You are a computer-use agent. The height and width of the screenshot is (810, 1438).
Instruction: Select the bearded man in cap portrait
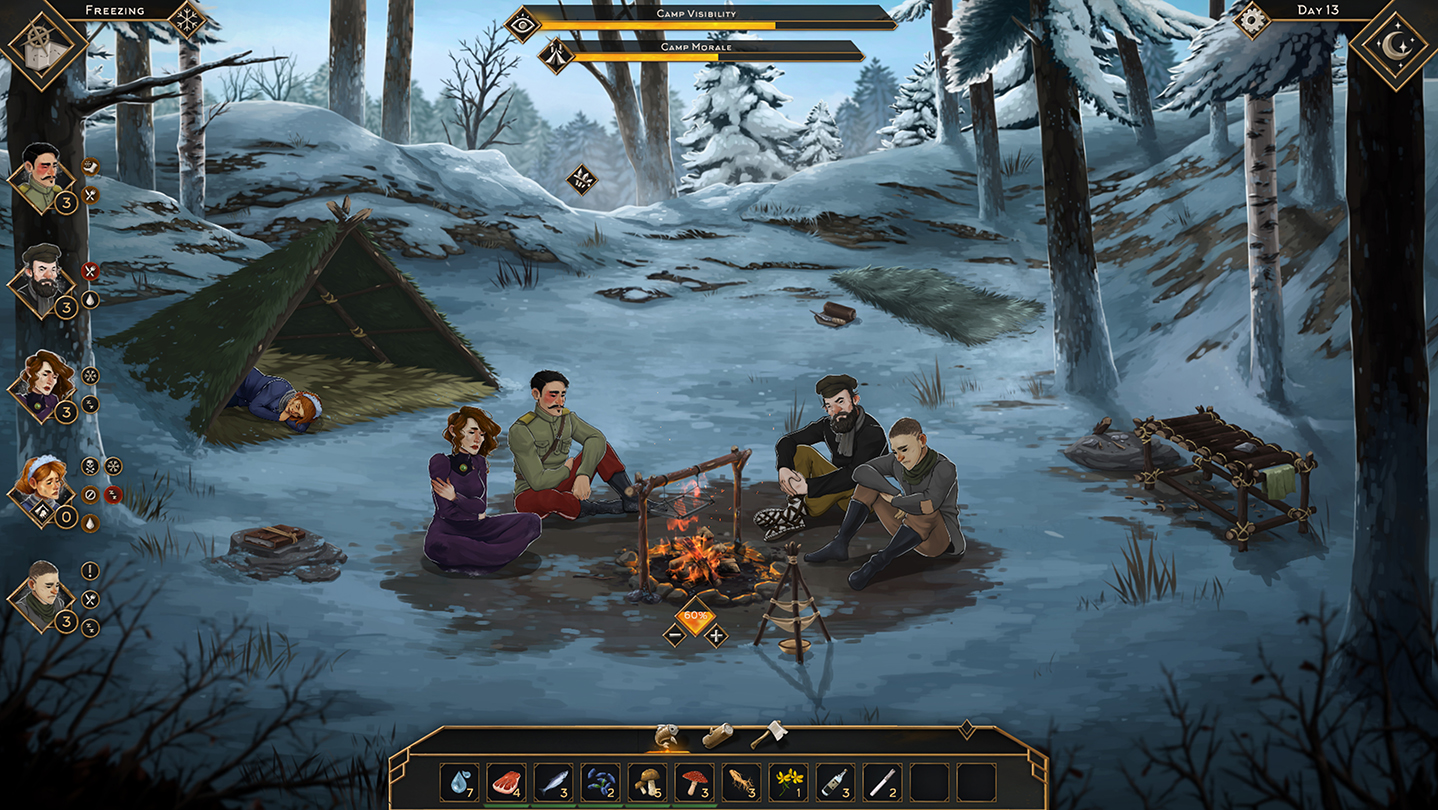pyautogui.click(x=41, y=280)
